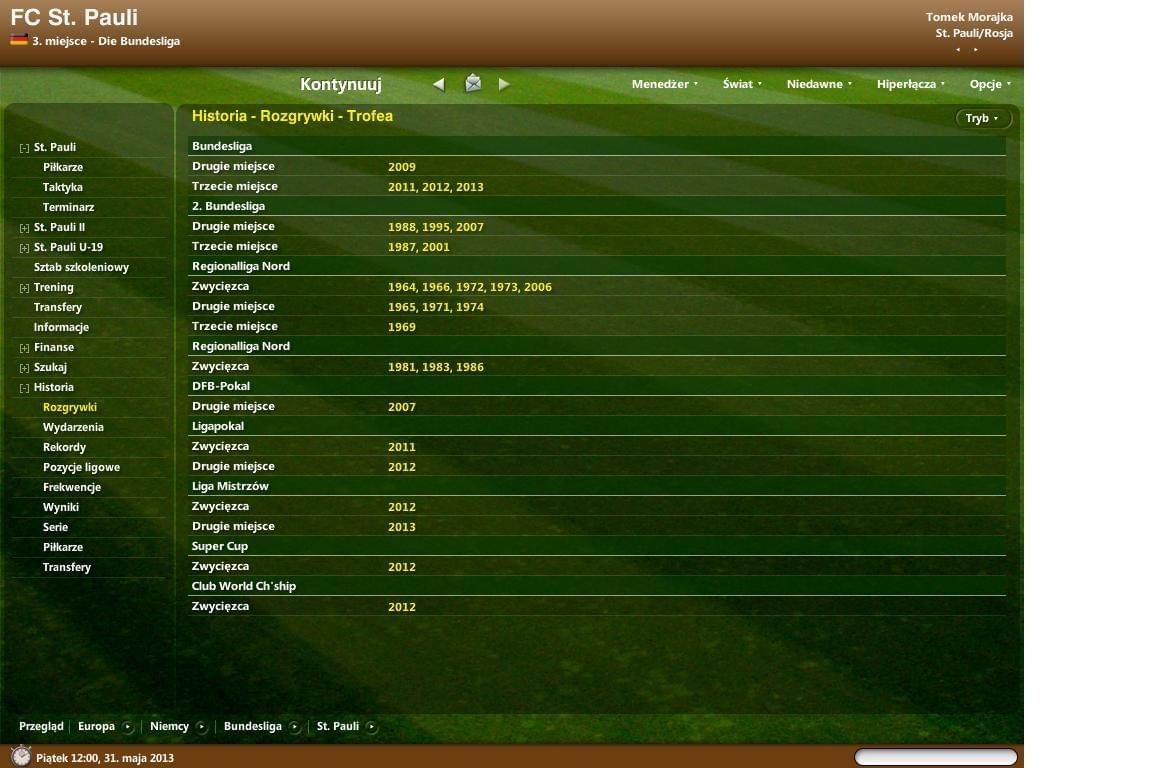View the Terminarz schedule
The image size is (1172, 768).
click(x=68, y=207)
